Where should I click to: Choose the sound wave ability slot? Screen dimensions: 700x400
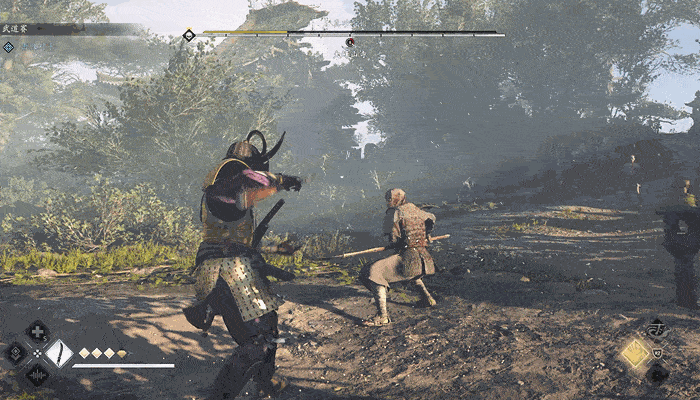click(37, 375)
